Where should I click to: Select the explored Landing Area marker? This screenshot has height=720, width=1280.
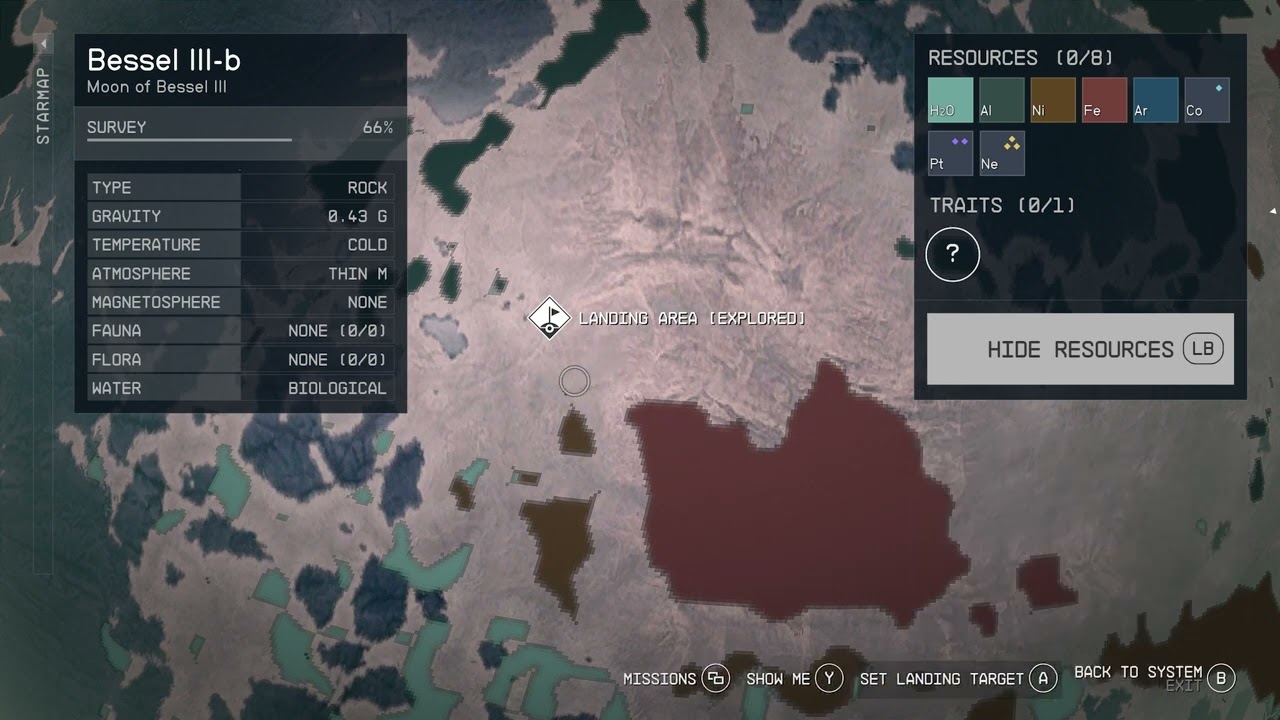click(549, 319)
